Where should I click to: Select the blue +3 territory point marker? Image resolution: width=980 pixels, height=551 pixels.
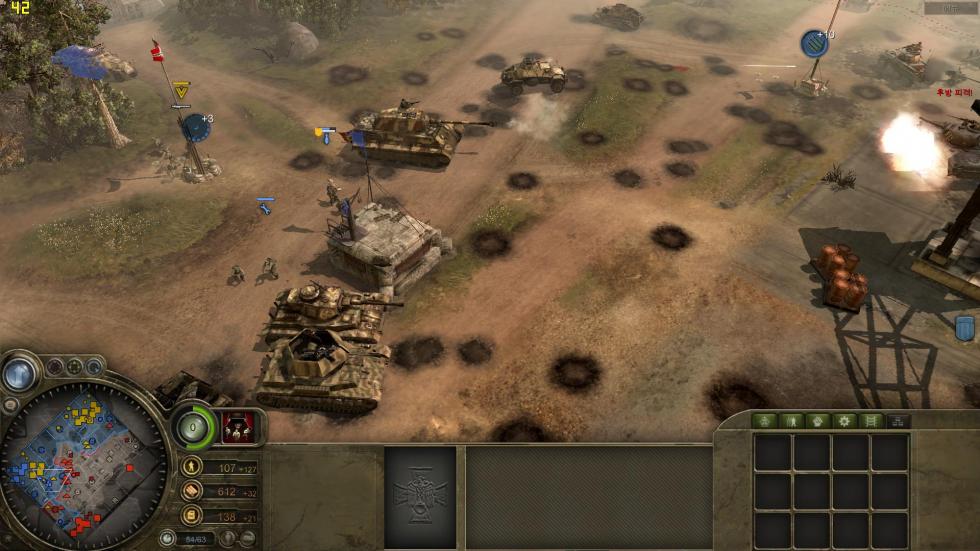tap(195, 127)
